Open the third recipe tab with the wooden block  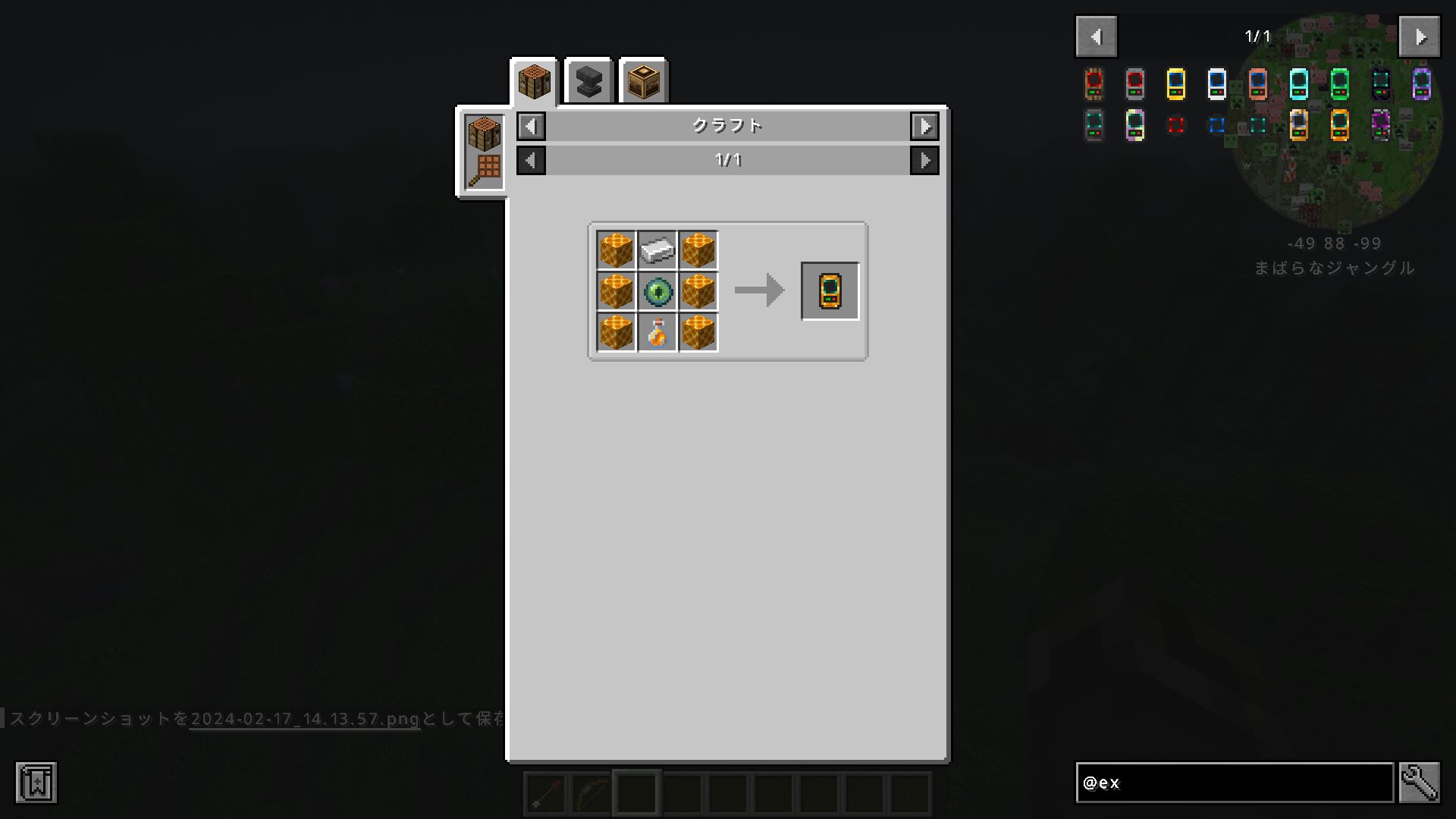point(642,81)
